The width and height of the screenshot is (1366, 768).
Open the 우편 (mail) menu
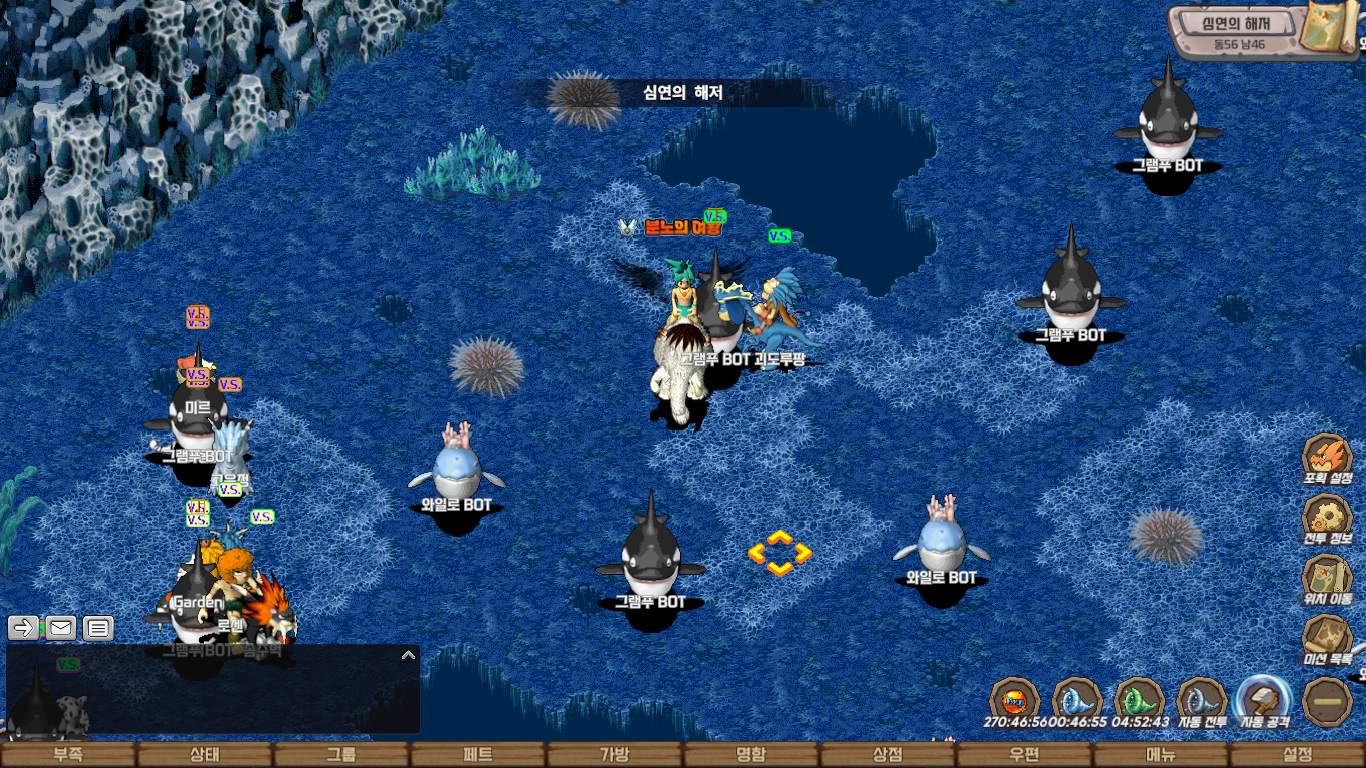tap(1024, 755)
